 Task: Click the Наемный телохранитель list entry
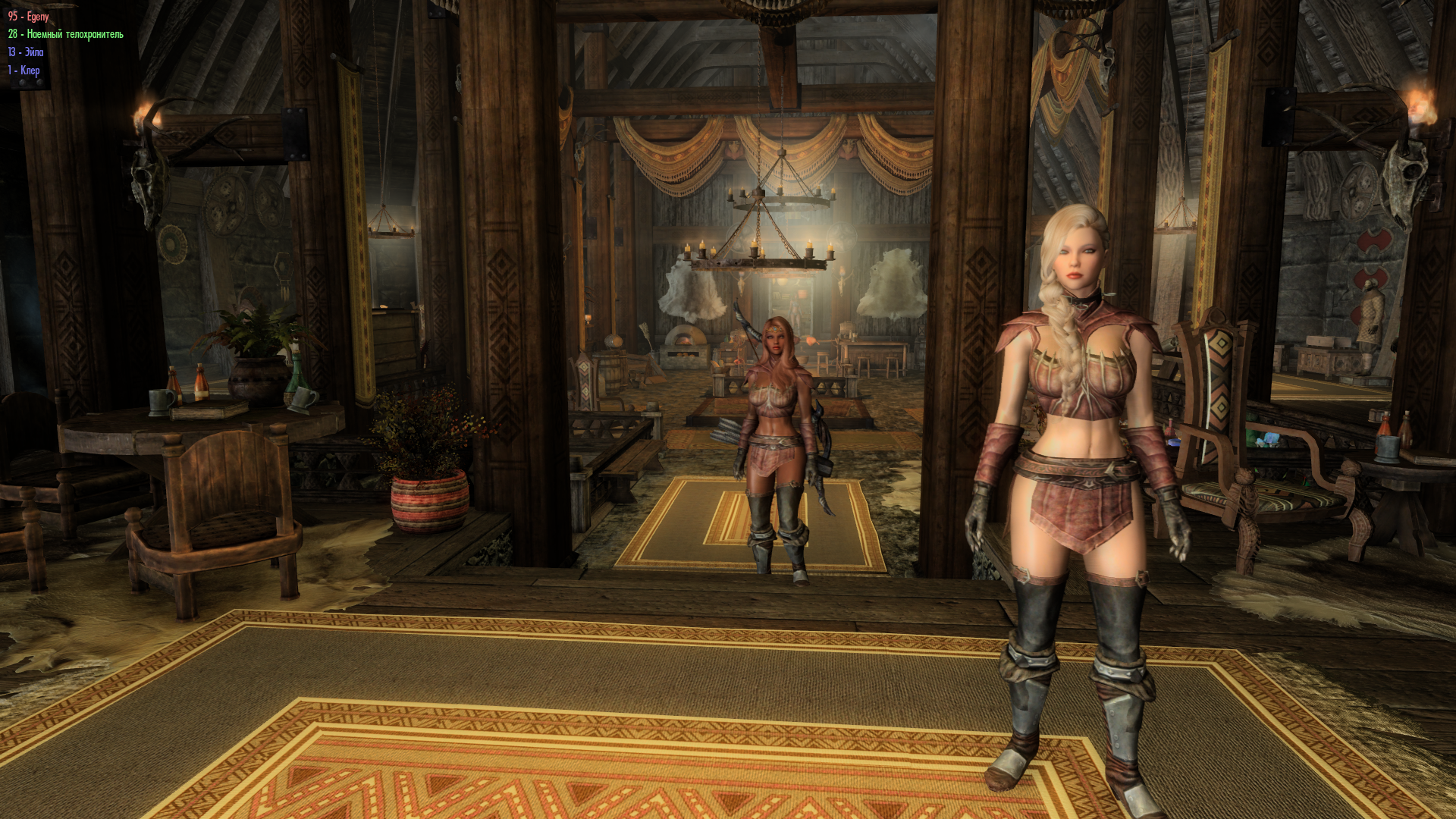[65, 34]
